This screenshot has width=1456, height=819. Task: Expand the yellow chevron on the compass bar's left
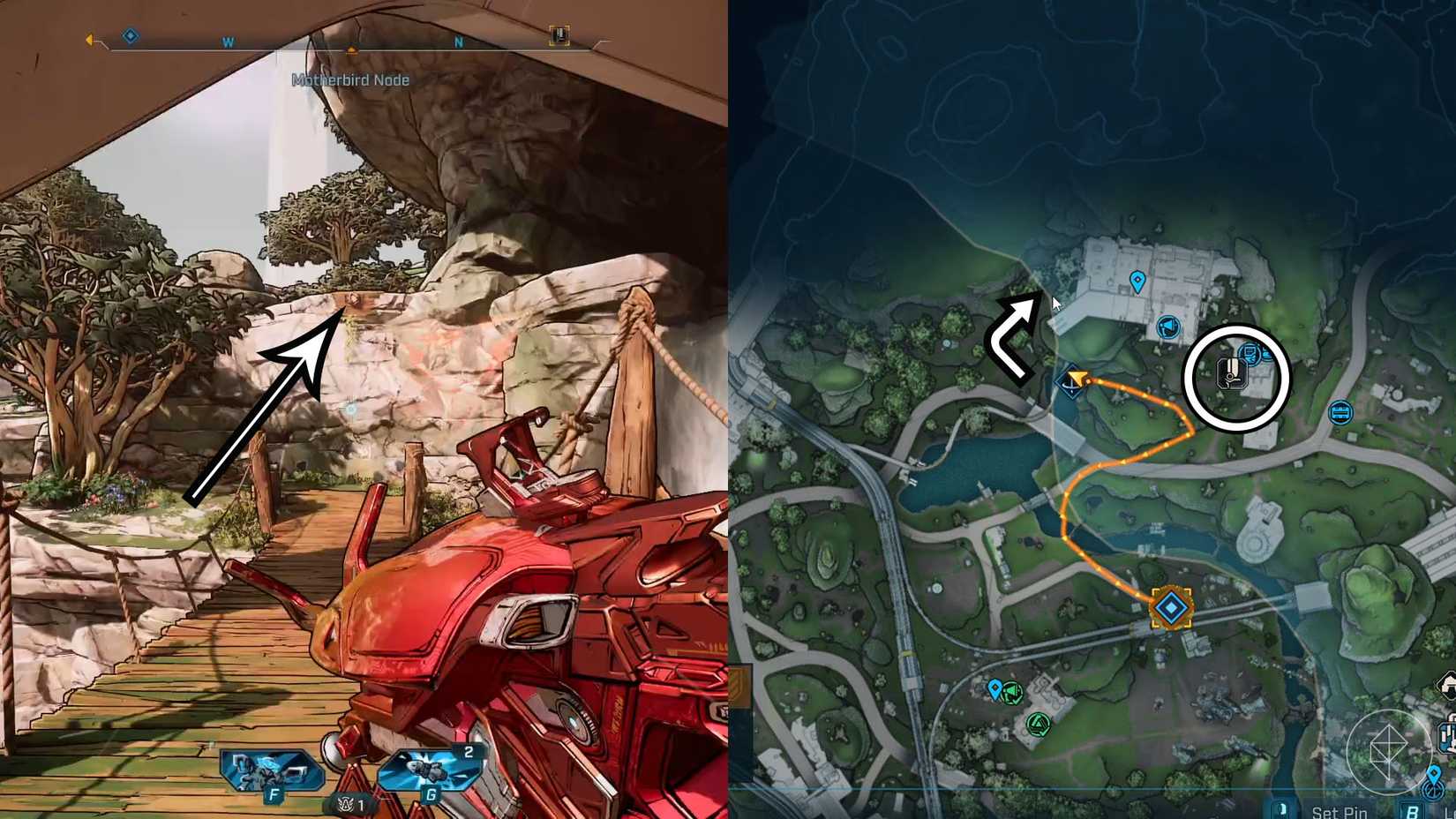[88, 38]
